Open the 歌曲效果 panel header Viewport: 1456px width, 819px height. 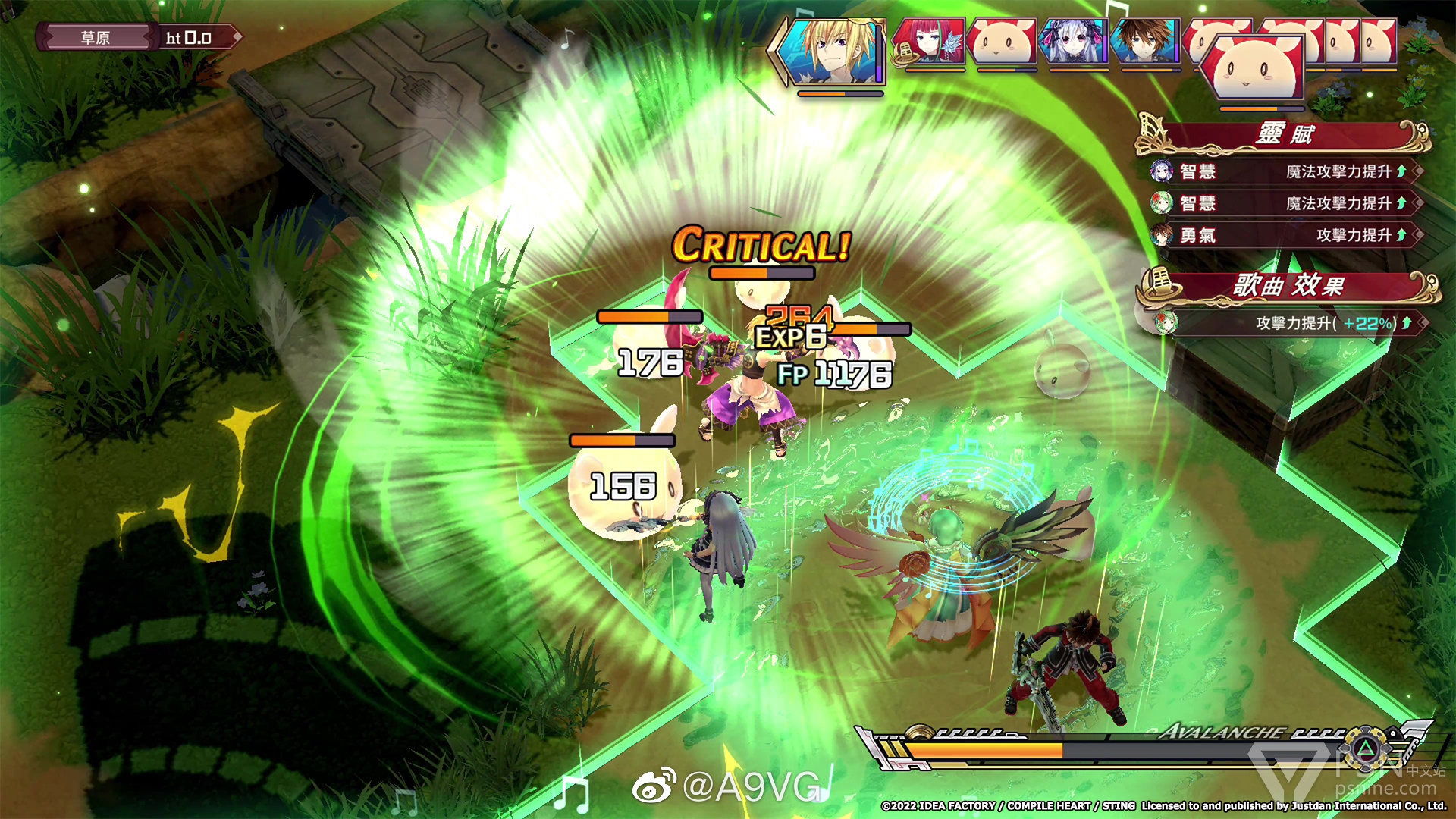1288,286
